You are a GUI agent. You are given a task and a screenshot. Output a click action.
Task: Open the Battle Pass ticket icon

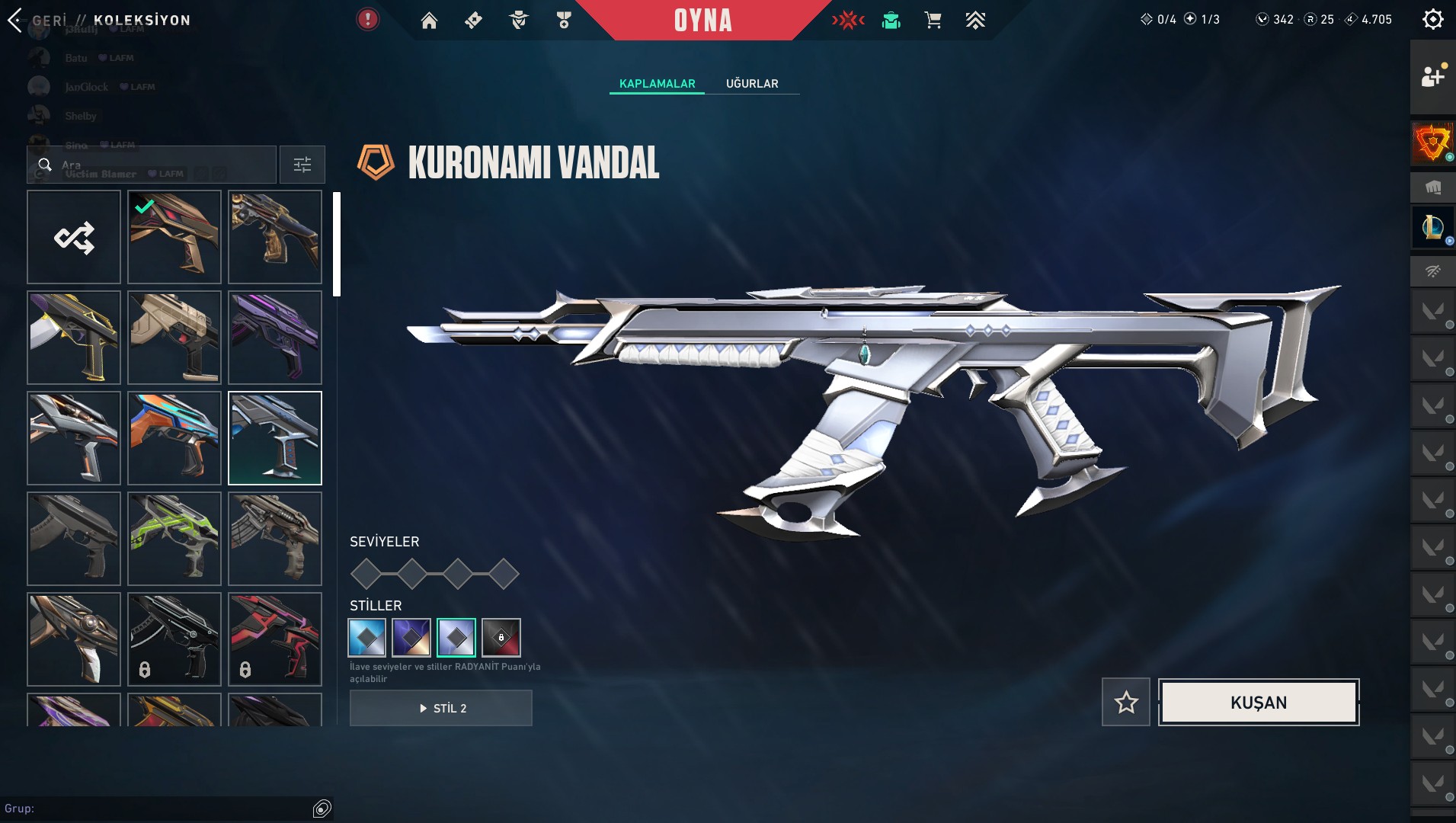click(475, 21)
